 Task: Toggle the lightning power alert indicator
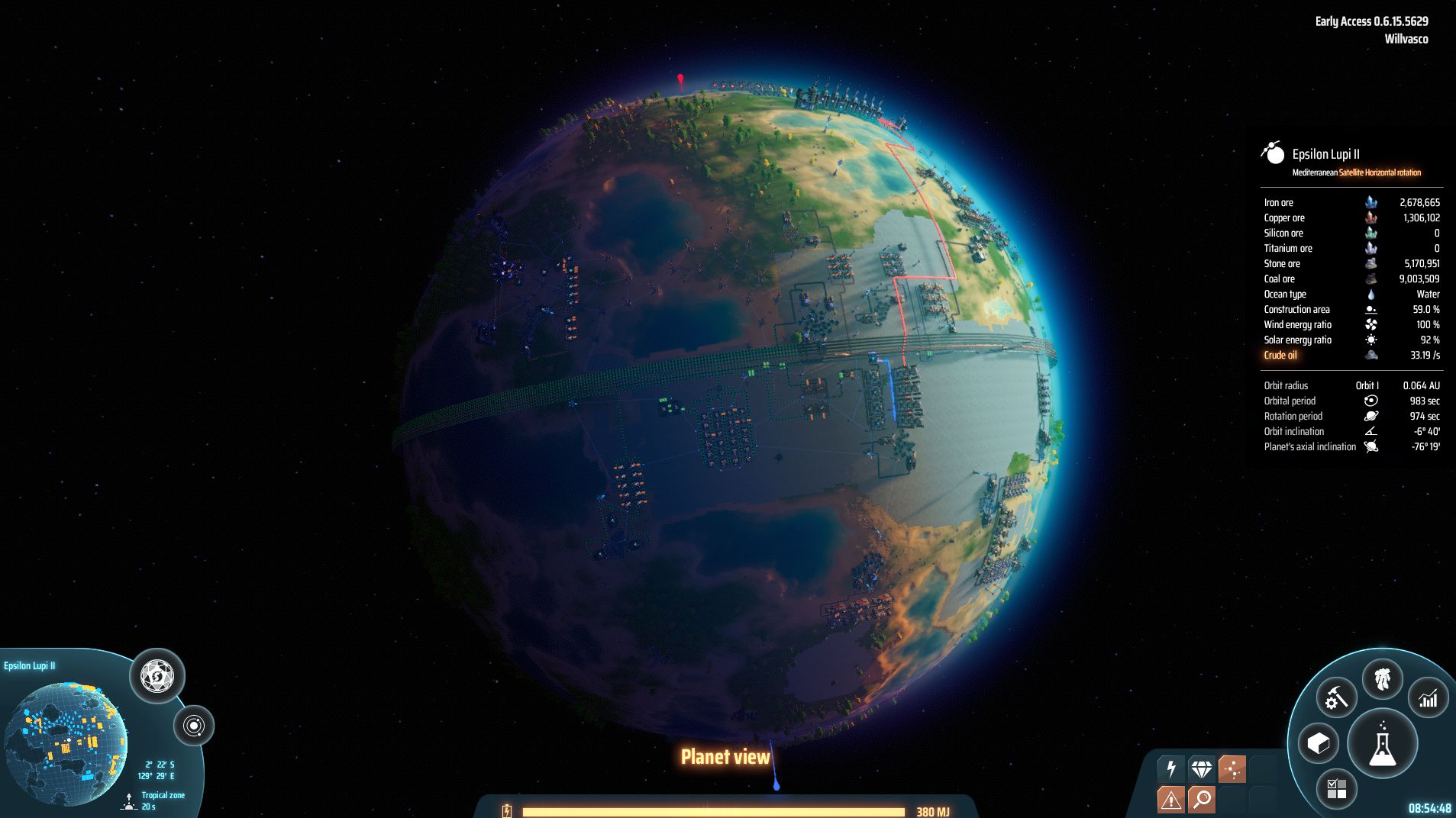1170,768
